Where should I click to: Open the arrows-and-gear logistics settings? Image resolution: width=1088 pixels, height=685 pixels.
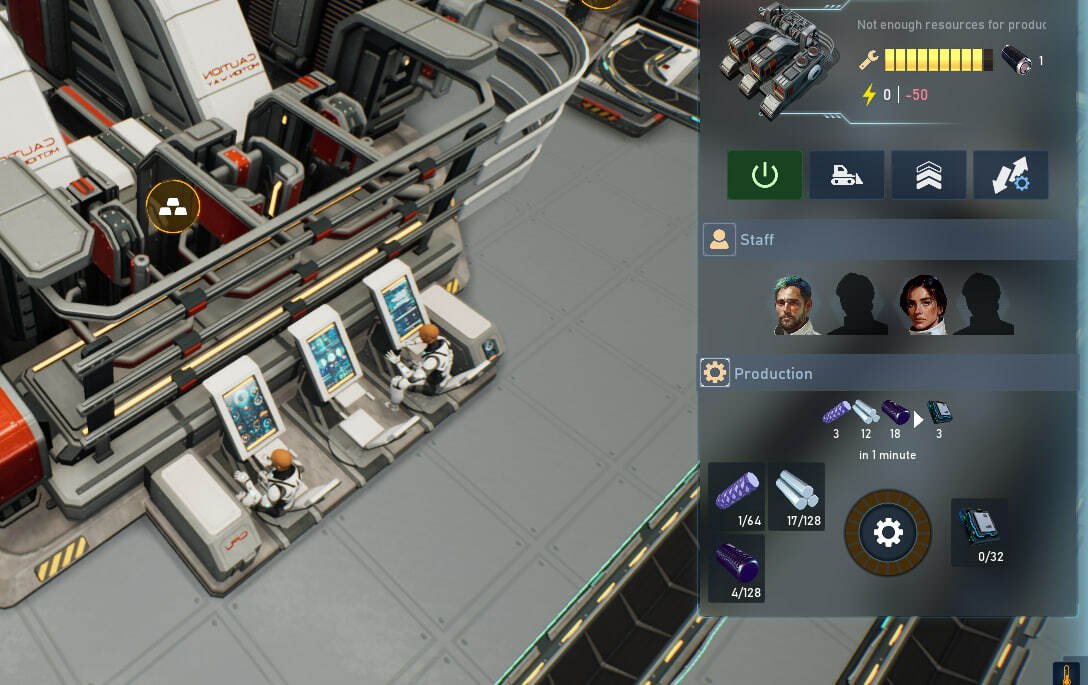[1010, 175]
